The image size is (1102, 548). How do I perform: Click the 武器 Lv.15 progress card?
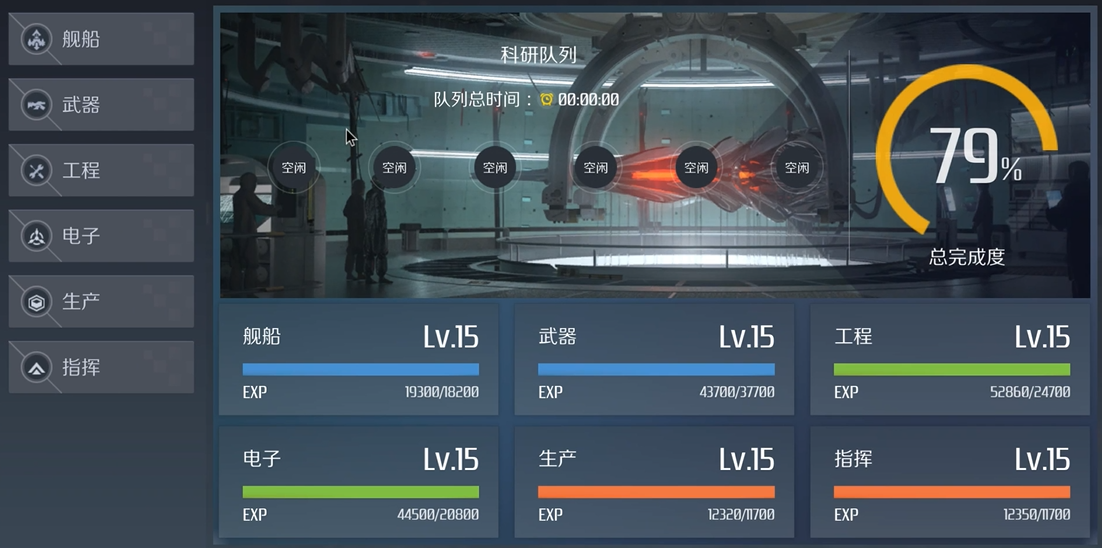click(x=655, y=360)
